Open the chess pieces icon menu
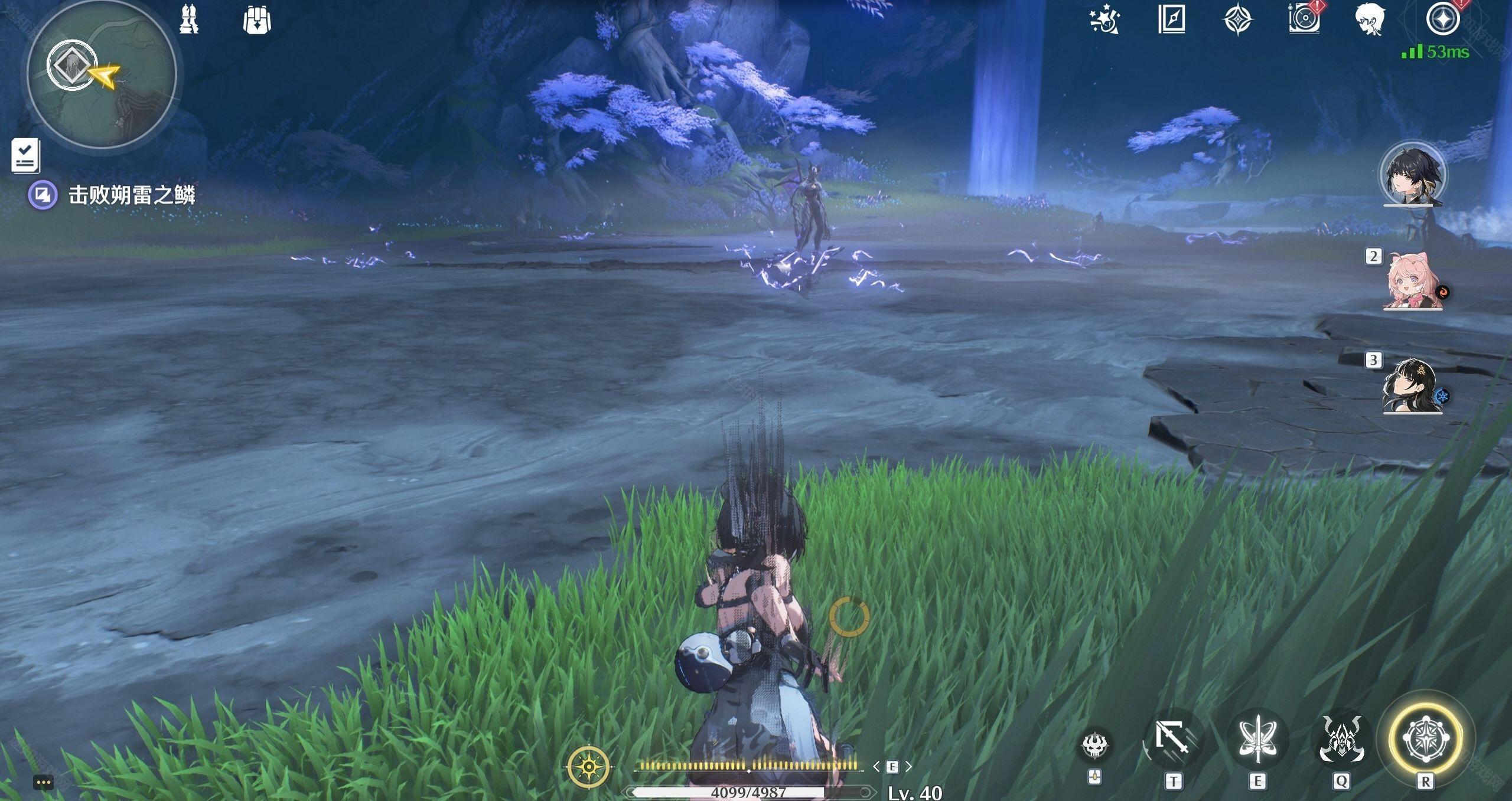This screenshot has height=801, width=1512. [189, 19]
